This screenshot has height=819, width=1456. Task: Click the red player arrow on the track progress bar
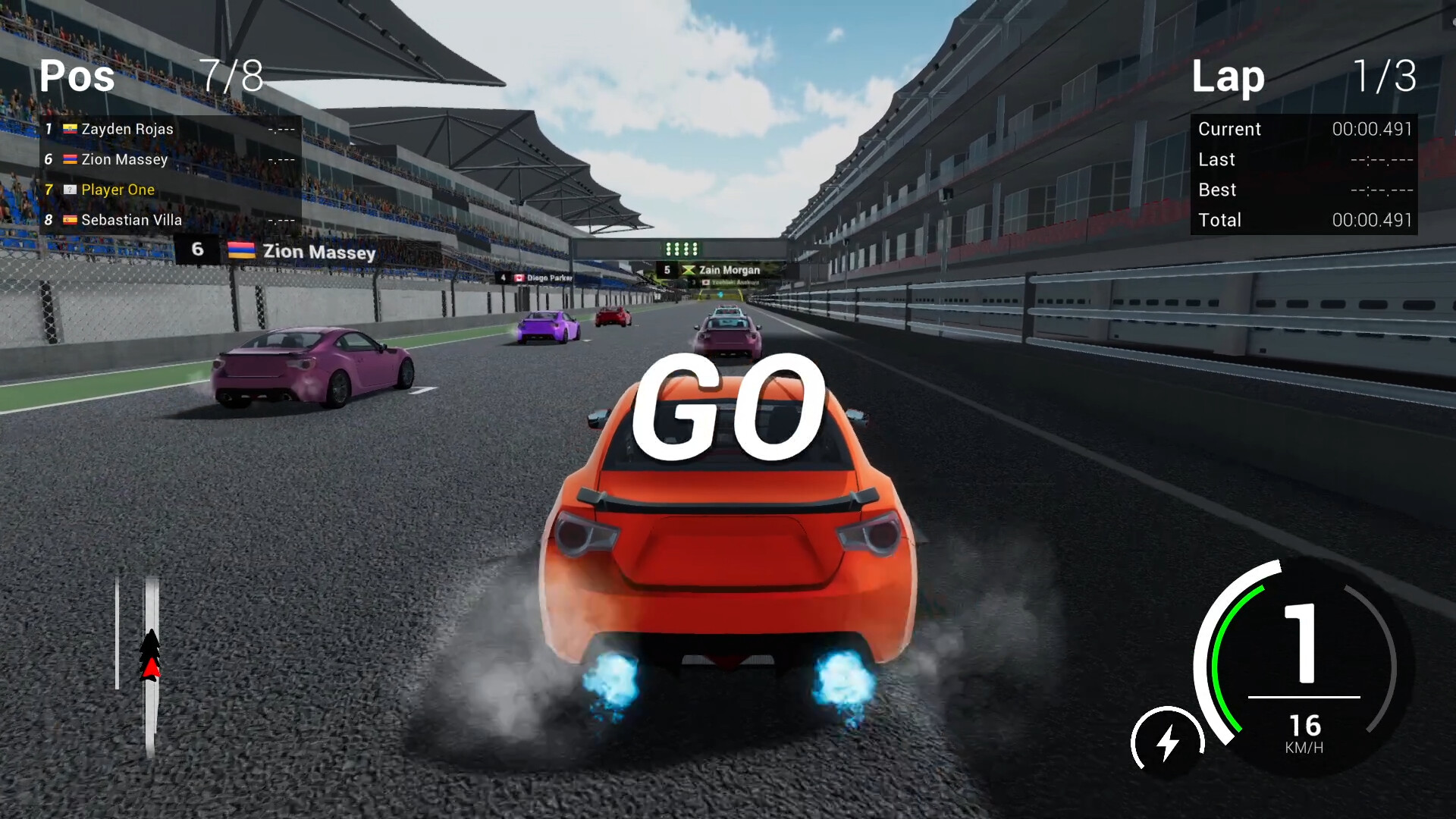150,668
